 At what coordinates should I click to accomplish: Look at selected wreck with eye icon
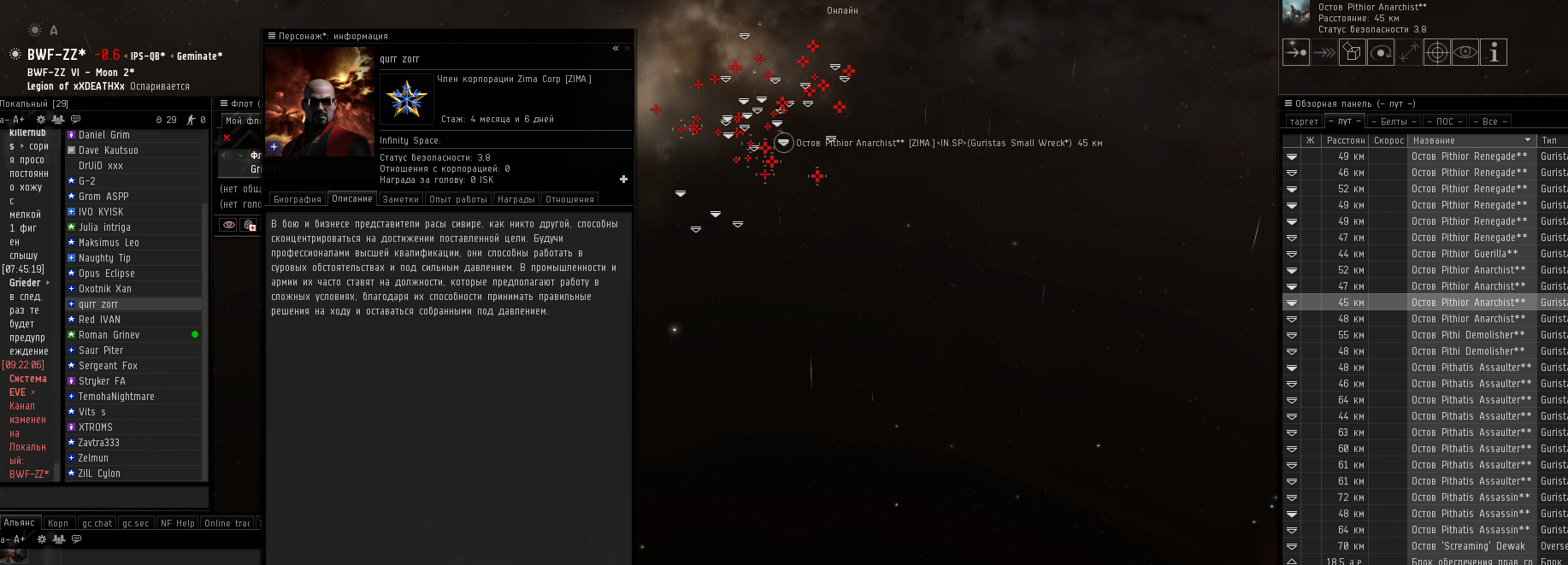[1465, 53]
